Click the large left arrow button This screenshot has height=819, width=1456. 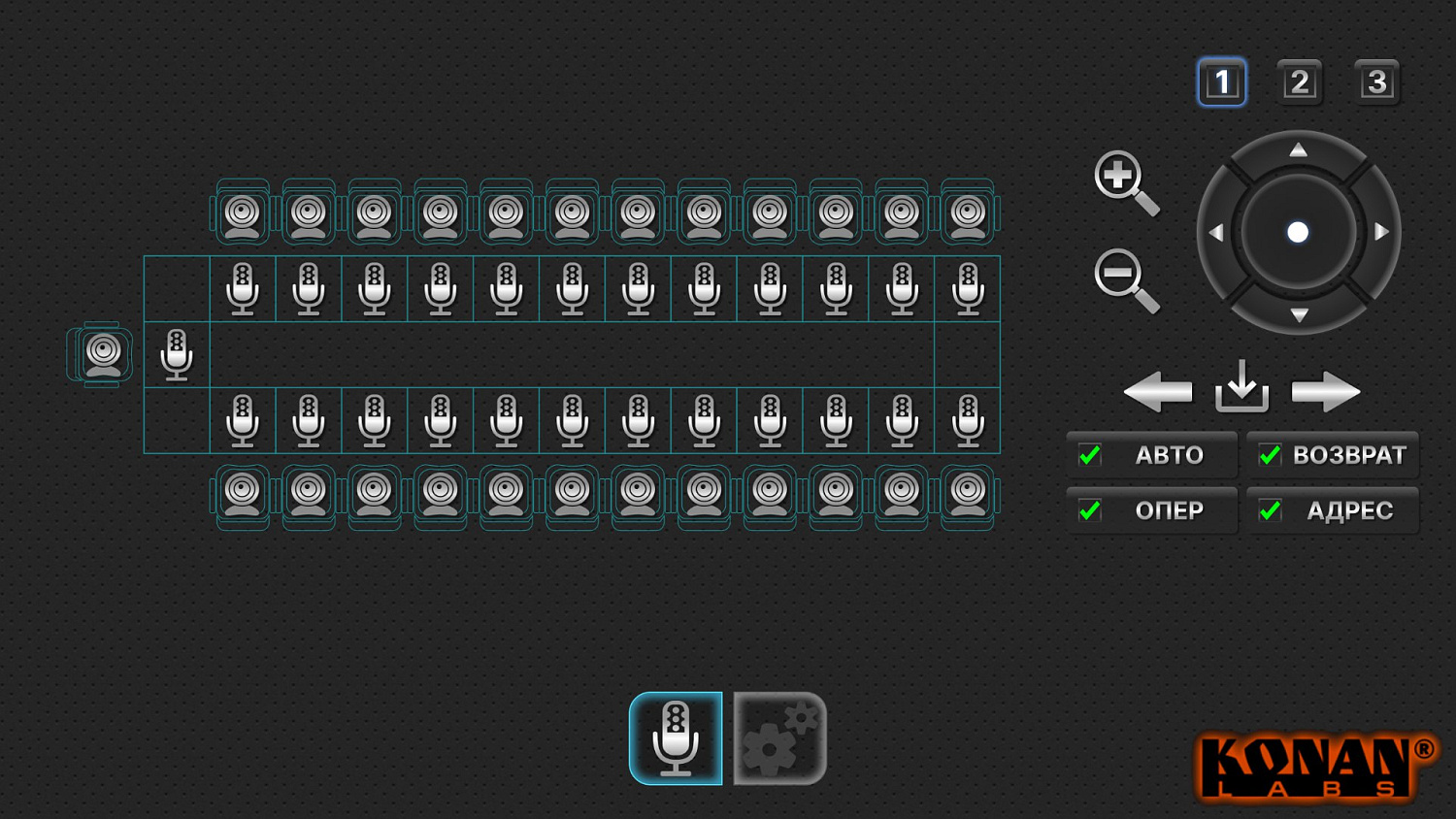coord(1157,392)
